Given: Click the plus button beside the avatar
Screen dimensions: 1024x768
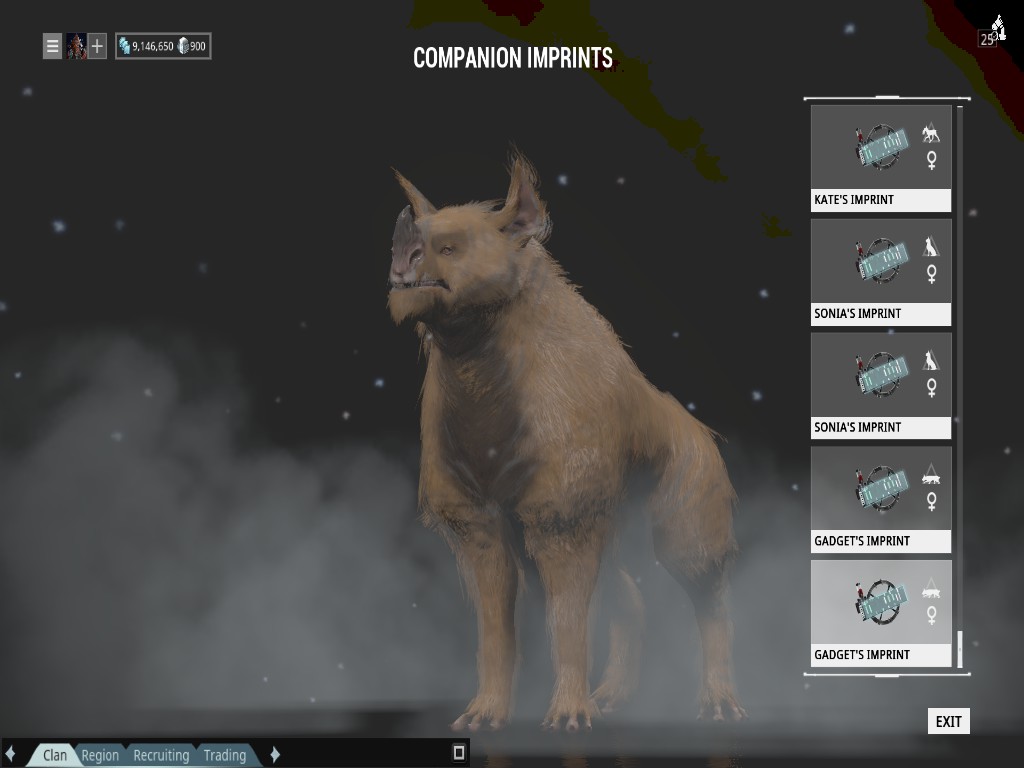Looking at the screenshot, I should pyautogui.click(x=97, y=46).
